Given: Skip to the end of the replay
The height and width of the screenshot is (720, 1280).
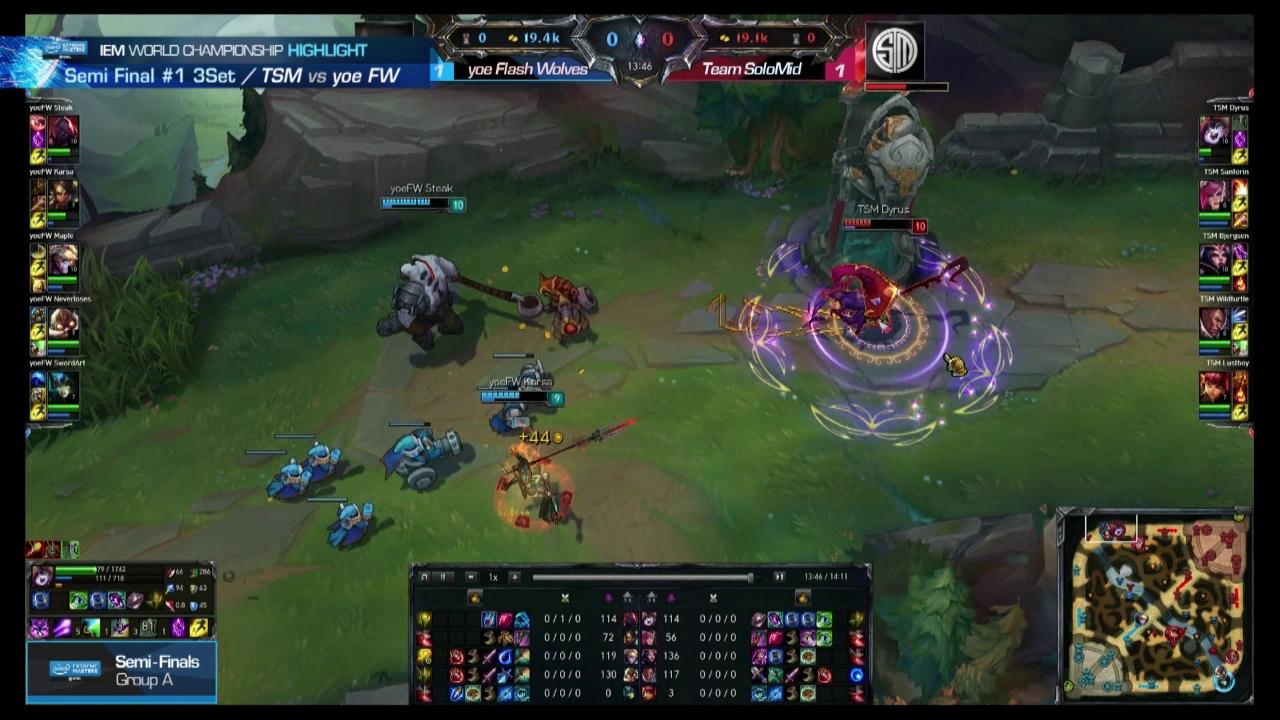Looking at the screenshot, I should coord(780,577).
